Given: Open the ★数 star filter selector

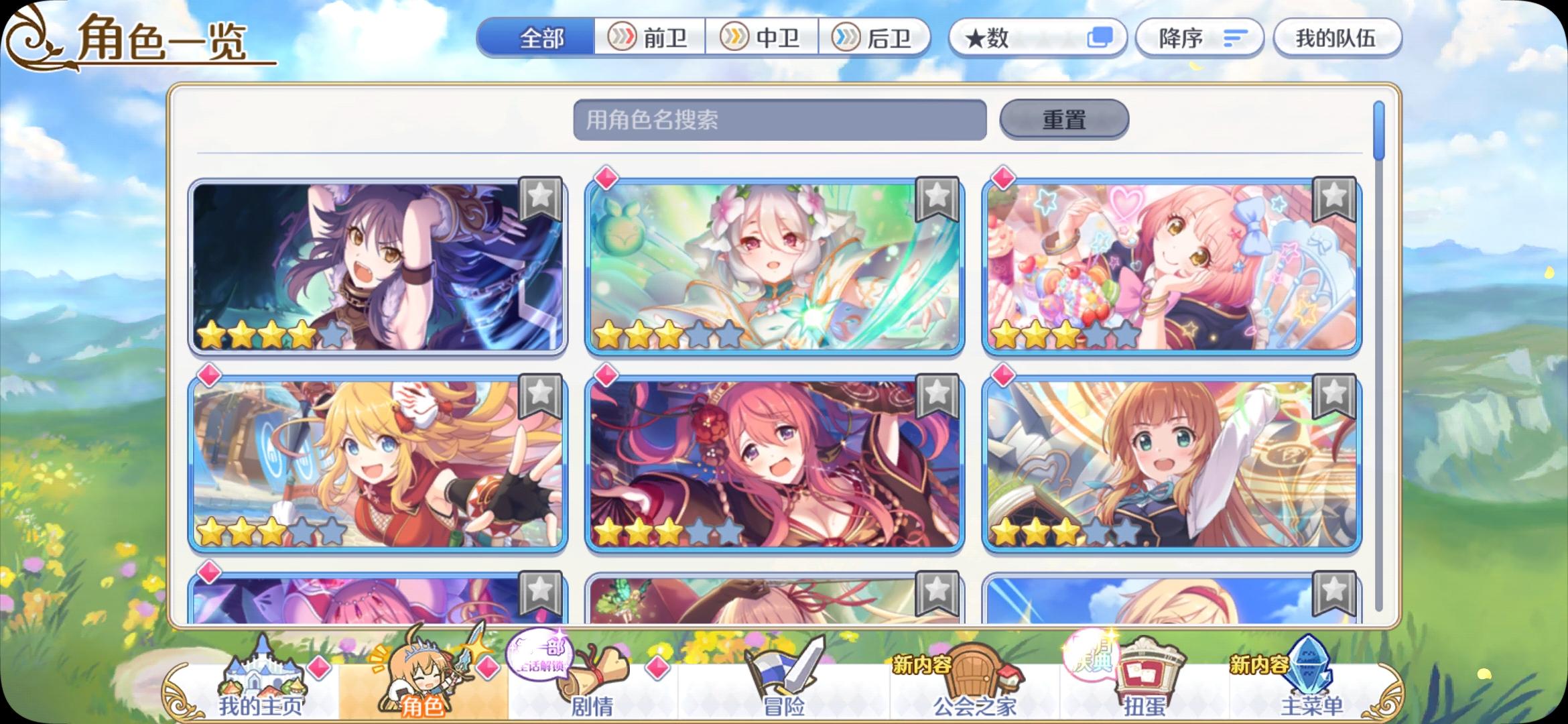Looking at the screenshot, I should [1036, 38].
